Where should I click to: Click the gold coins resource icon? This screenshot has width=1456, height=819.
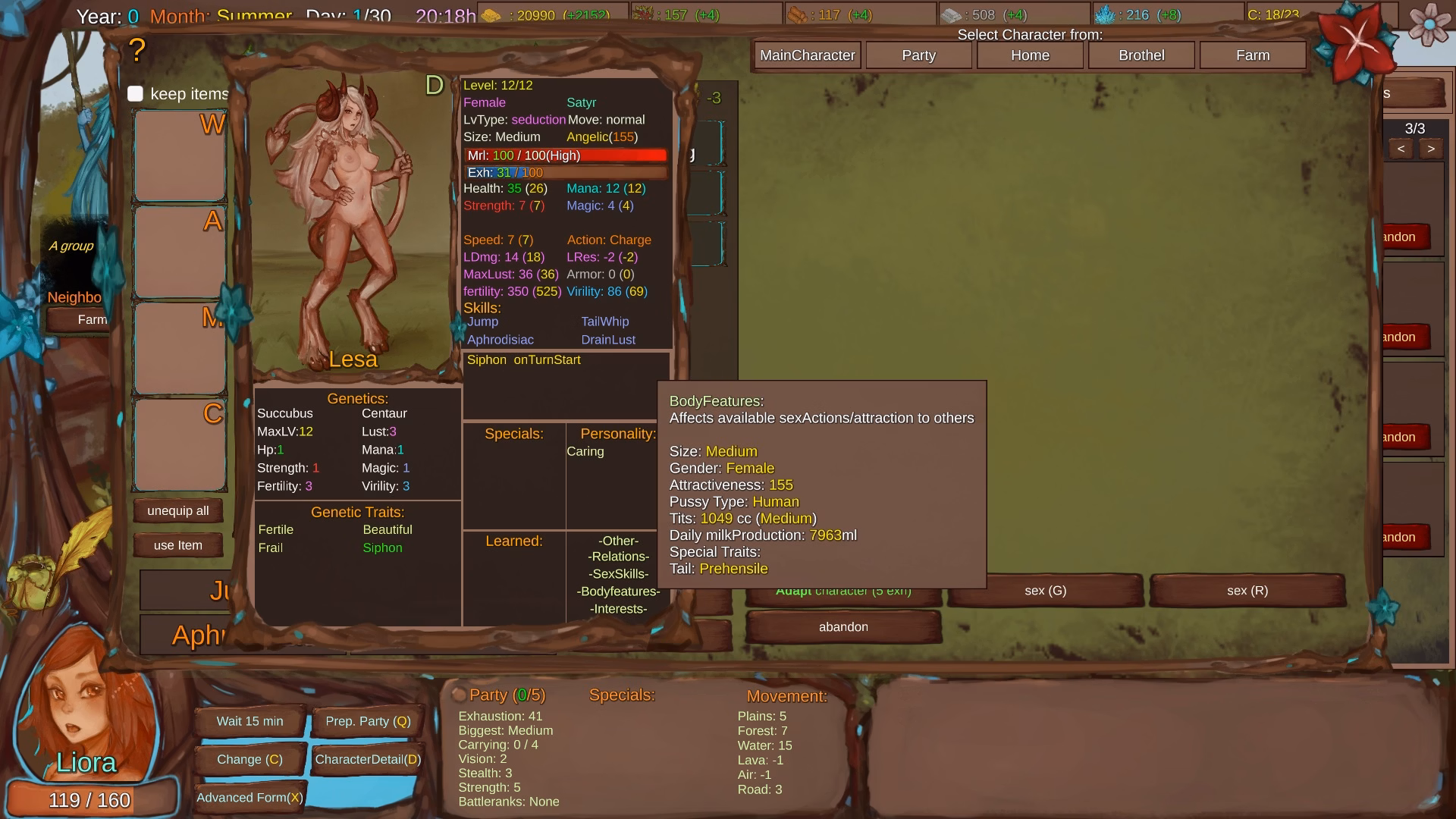(x=491, y=14)
